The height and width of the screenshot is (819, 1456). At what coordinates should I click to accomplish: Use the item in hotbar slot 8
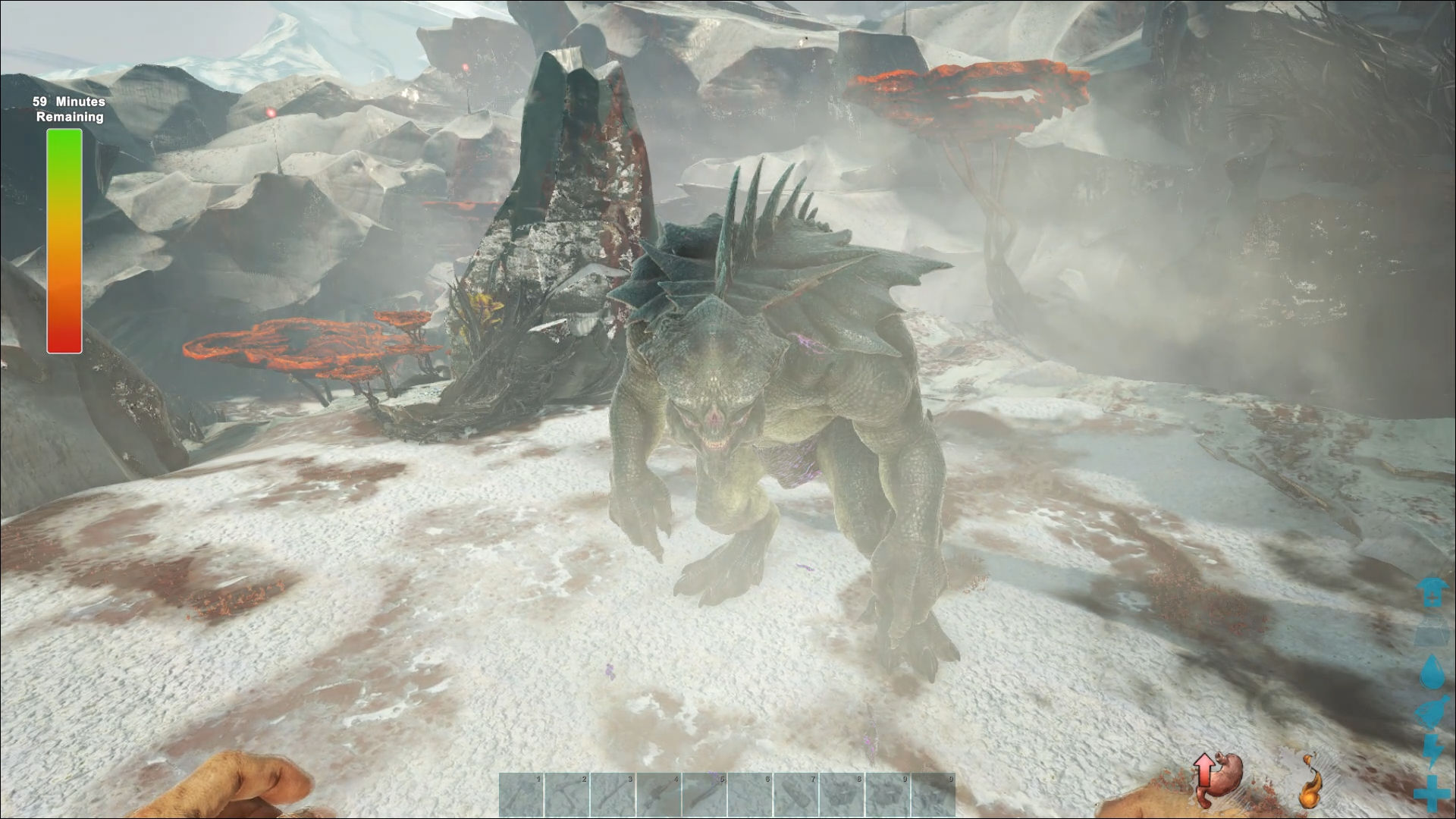click(x=842, y=795)
